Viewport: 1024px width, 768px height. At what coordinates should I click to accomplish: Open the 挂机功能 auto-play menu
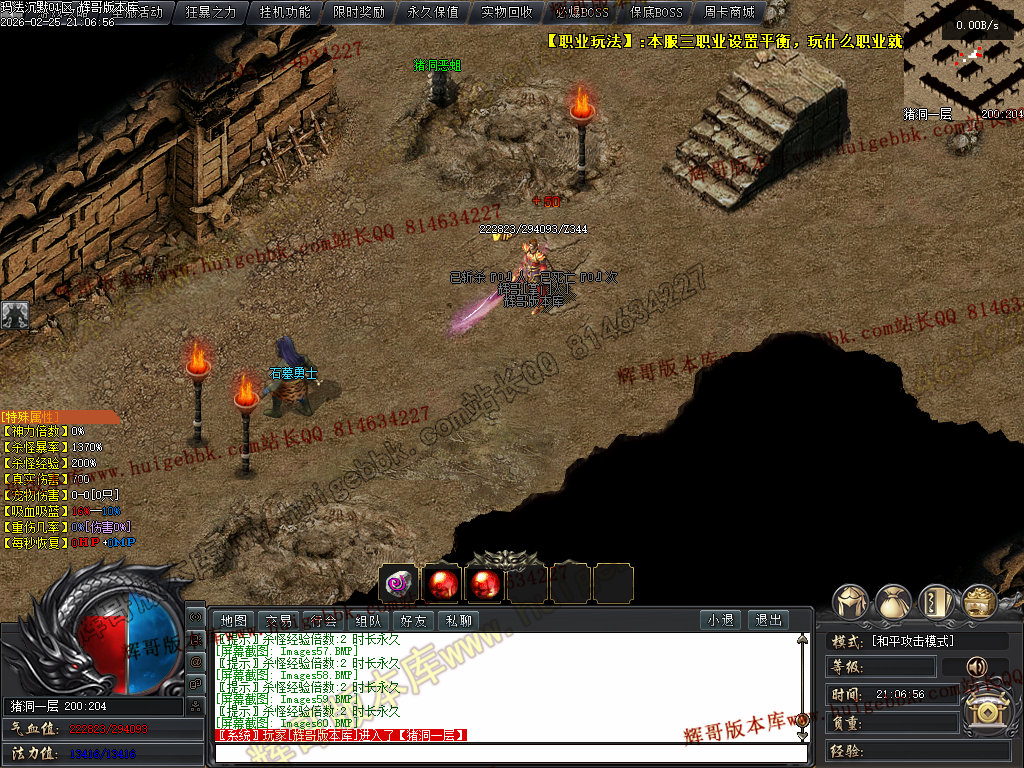tap(285, 13)
